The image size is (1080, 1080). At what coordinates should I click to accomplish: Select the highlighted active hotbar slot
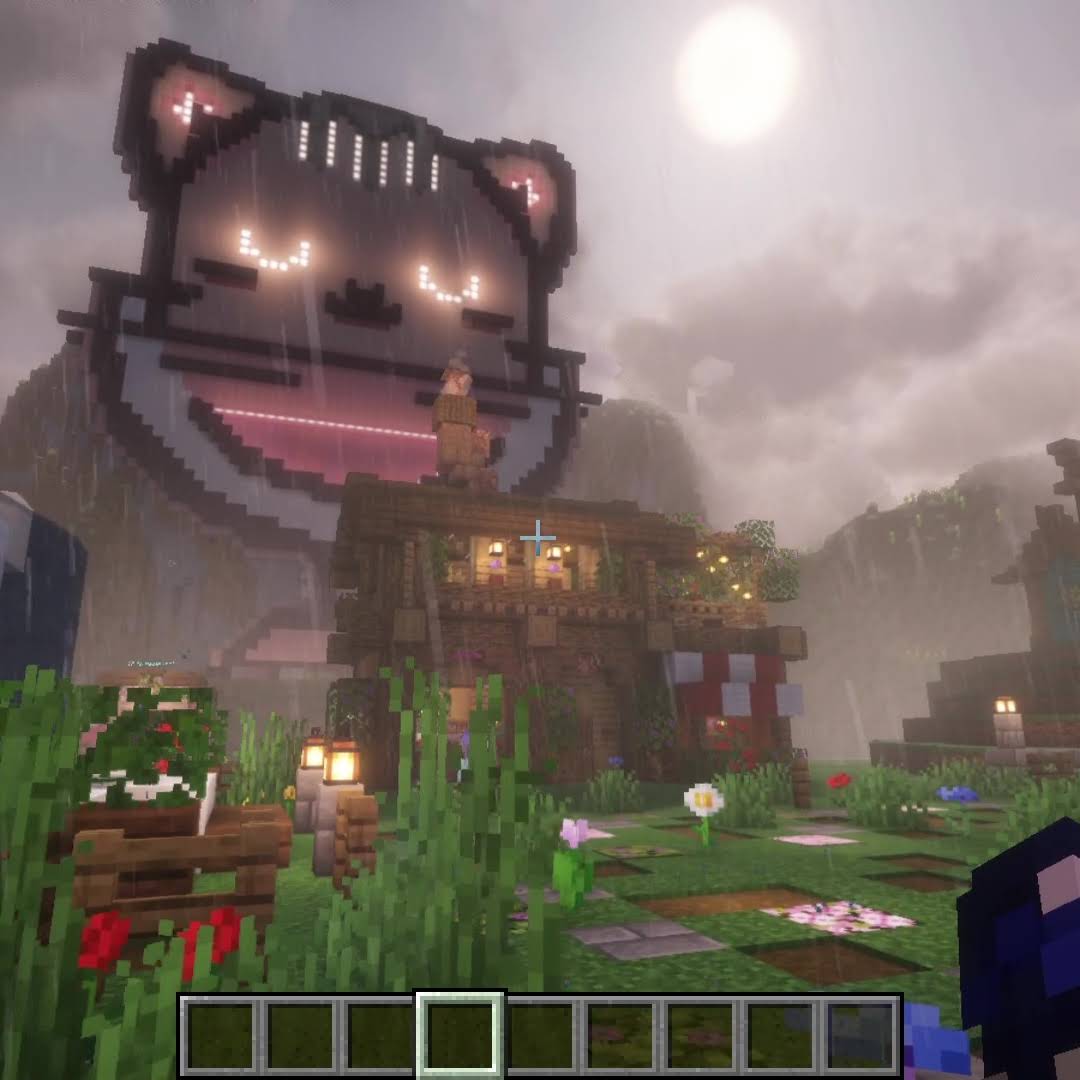[460, 1035]
